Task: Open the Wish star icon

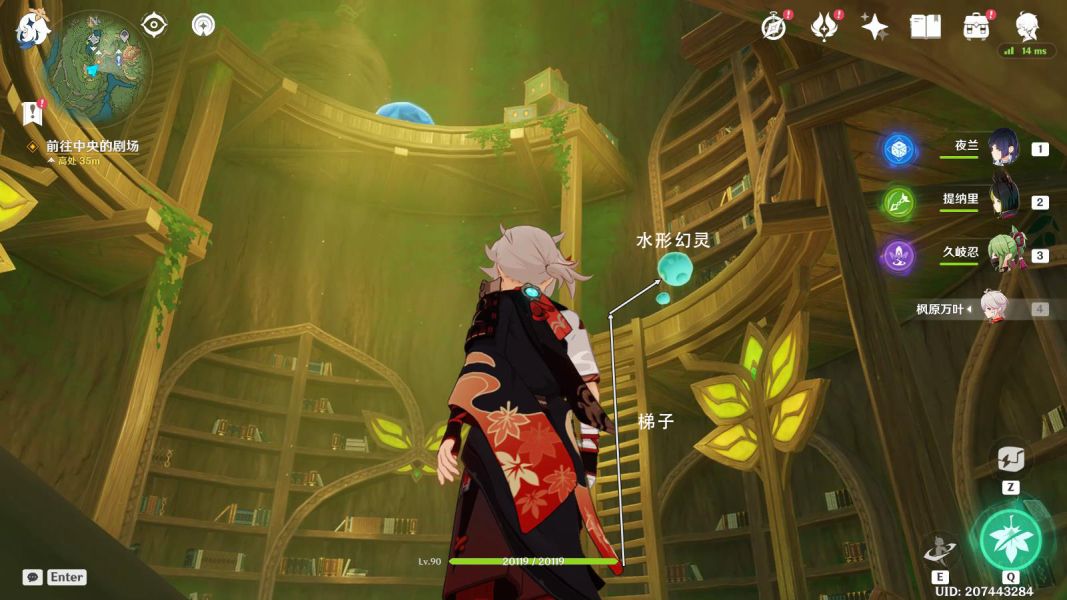Action: 875,27
